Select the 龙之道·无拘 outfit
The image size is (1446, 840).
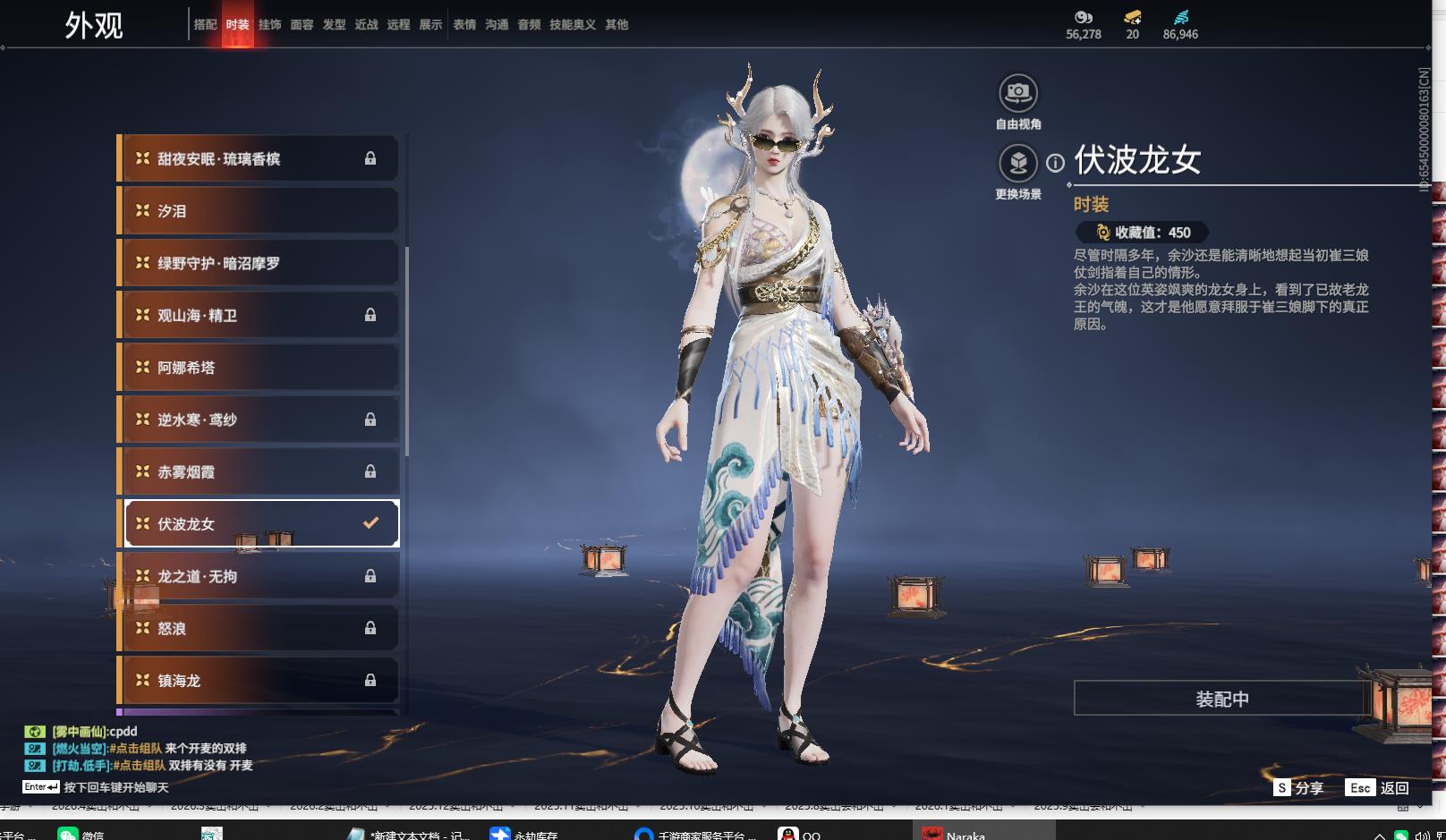pos(258,577)
